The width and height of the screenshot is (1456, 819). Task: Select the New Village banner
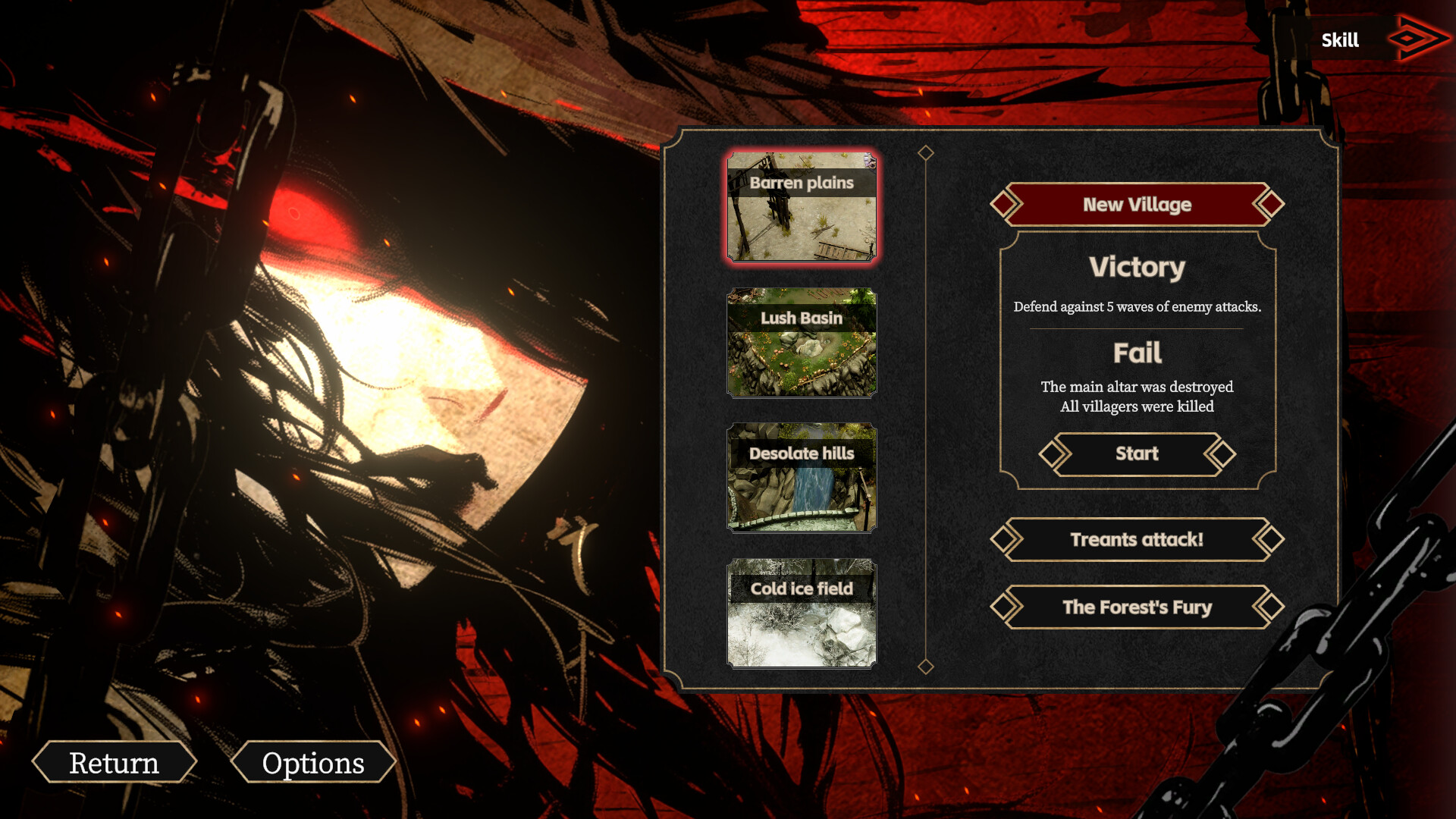click(1136, 205)
